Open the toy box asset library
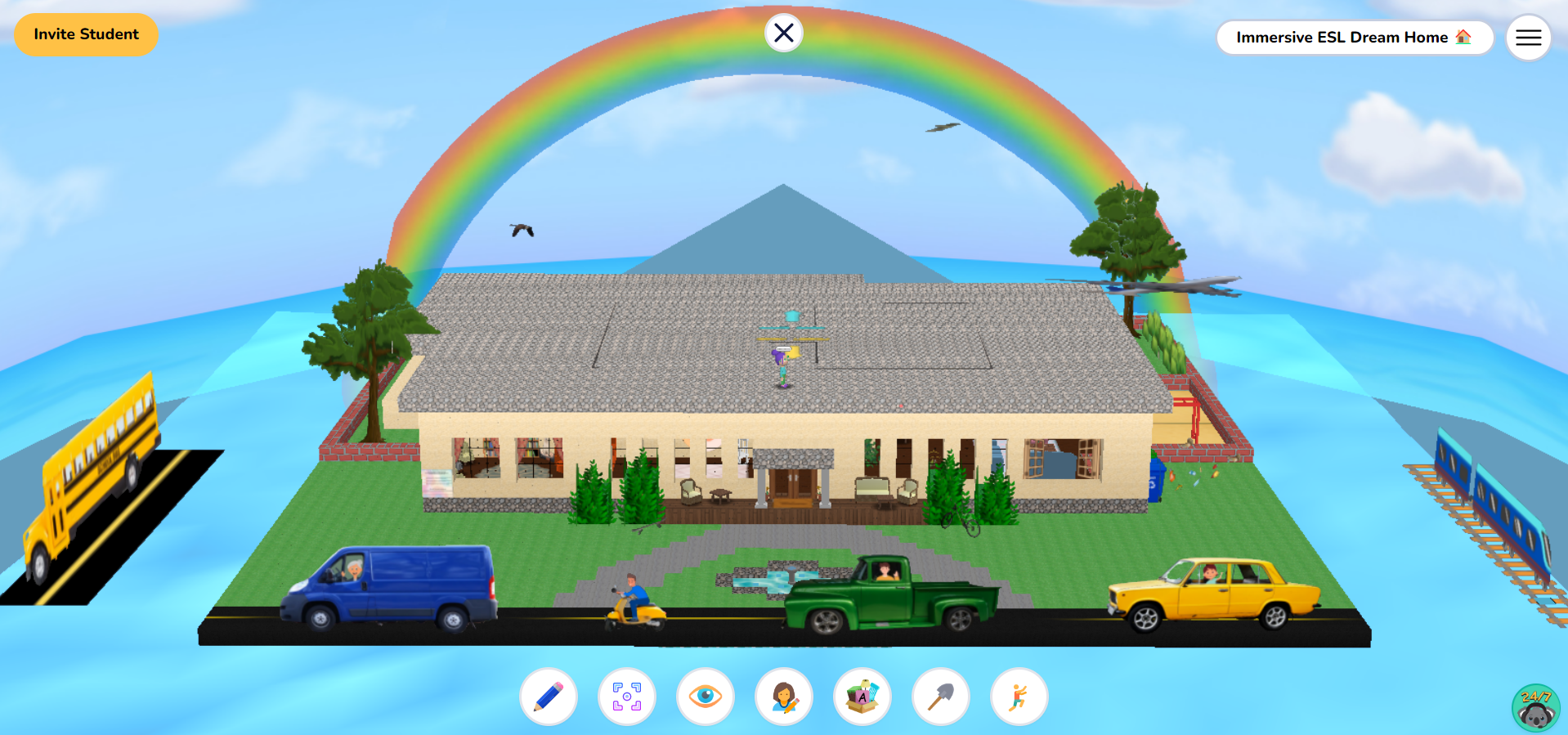 [862, 696]
